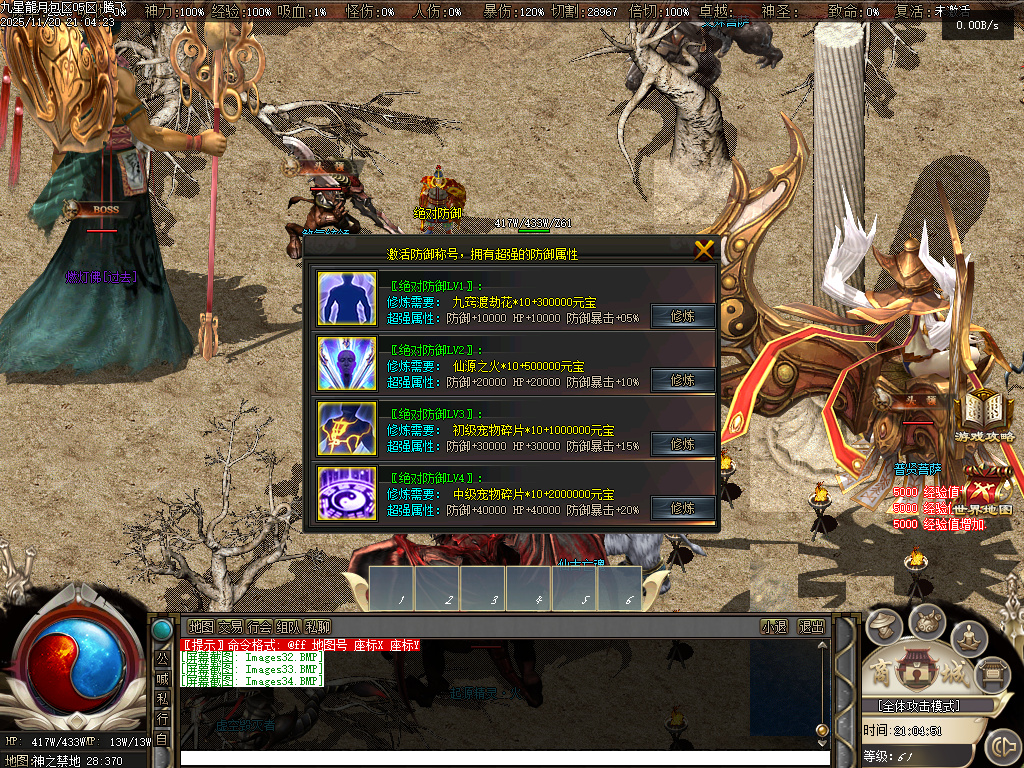Image resolution: width=1024 pixels, height=768 pixels.
Task: Switch to the 交易 chat tab
Action: (230, 627)
